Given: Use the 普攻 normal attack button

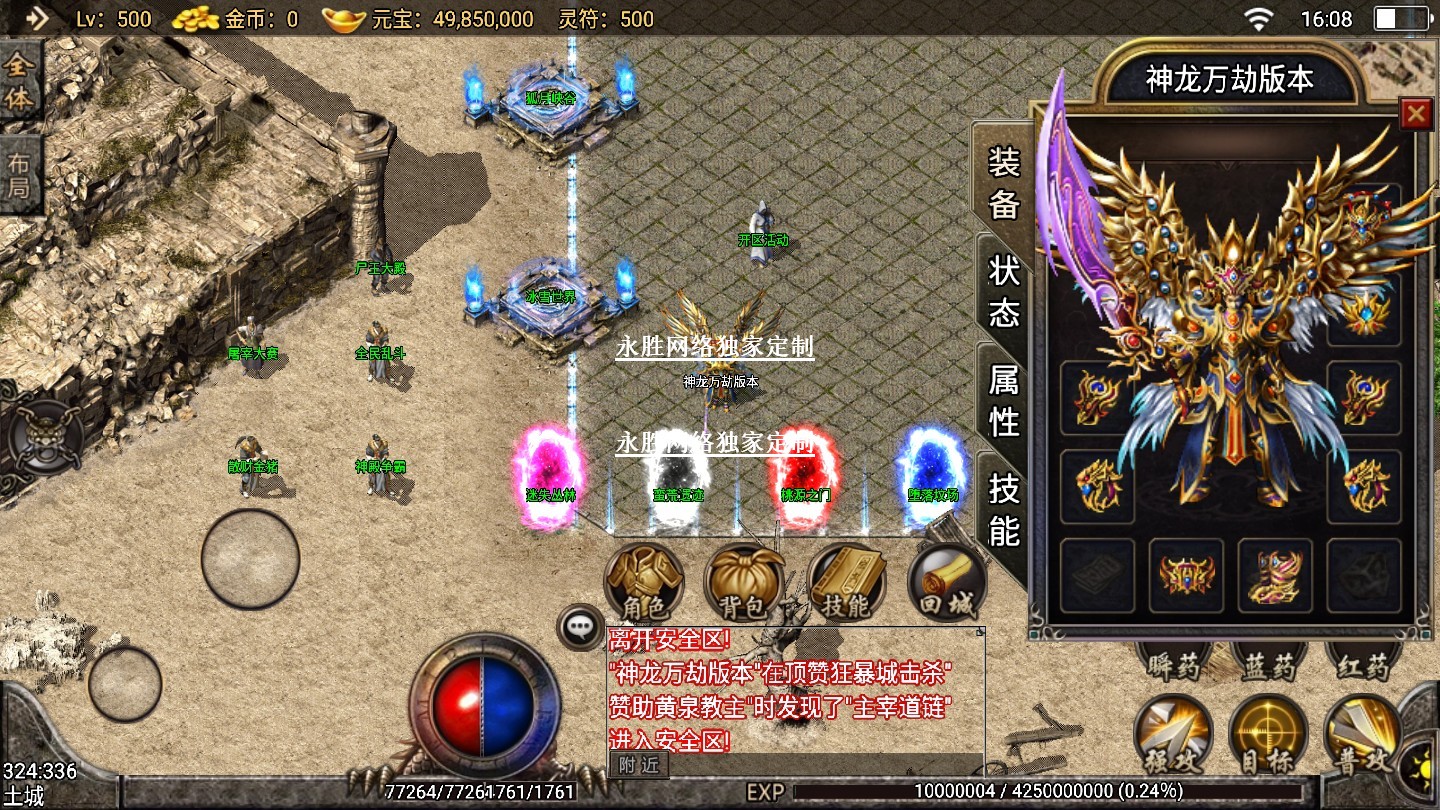Looking at the screenshot, I should coord(1362,735).
